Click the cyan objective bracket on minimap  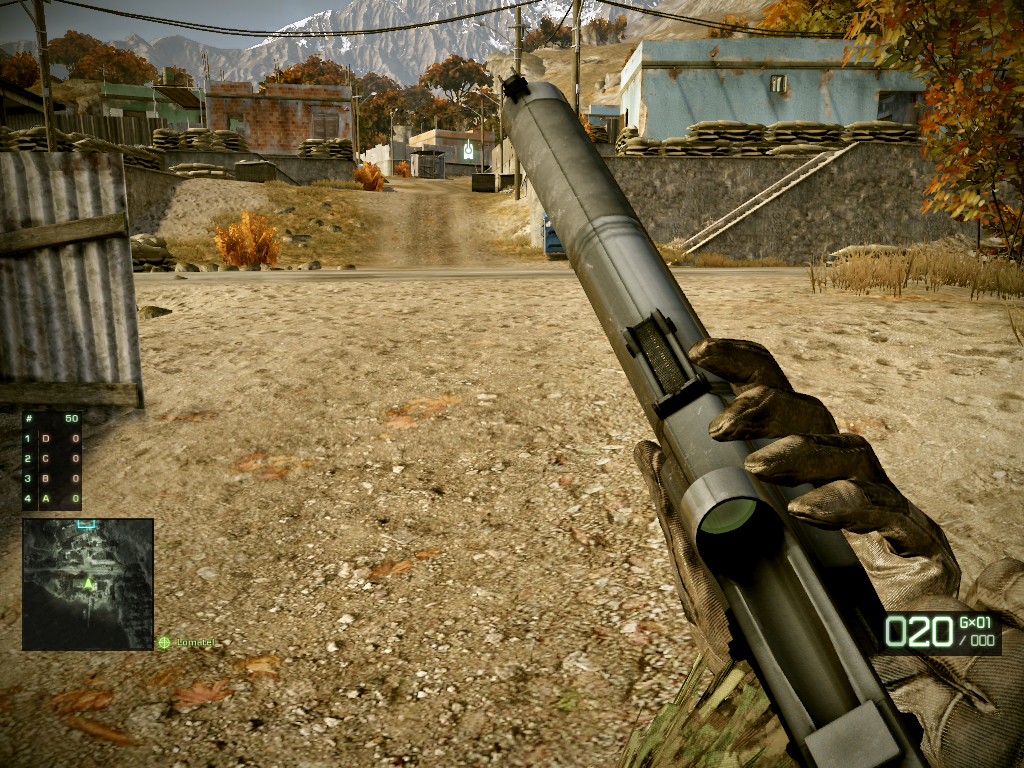point(86,522)
